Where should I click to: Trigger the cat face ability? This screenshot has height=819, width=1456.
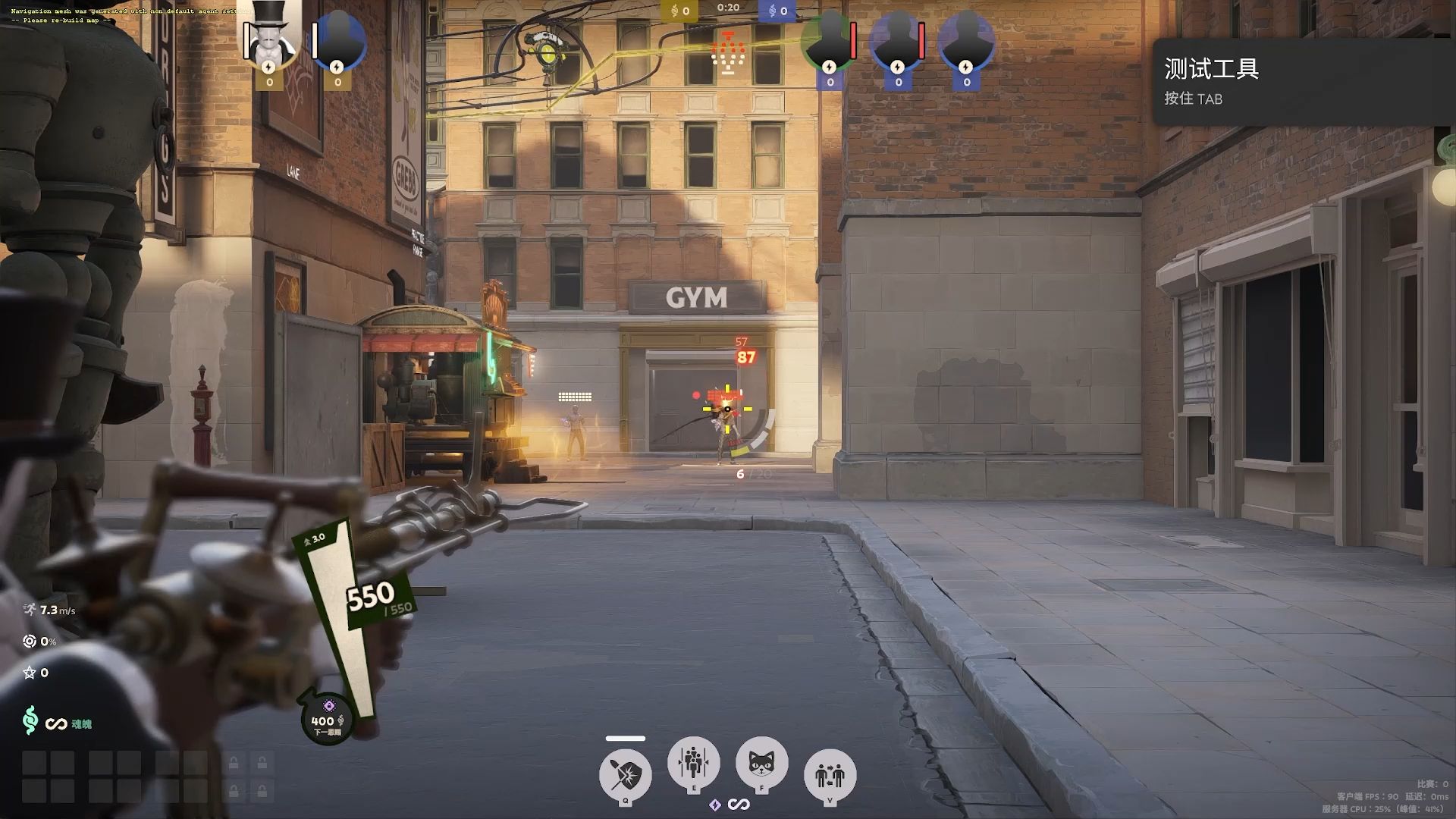(x=761, y=762)
